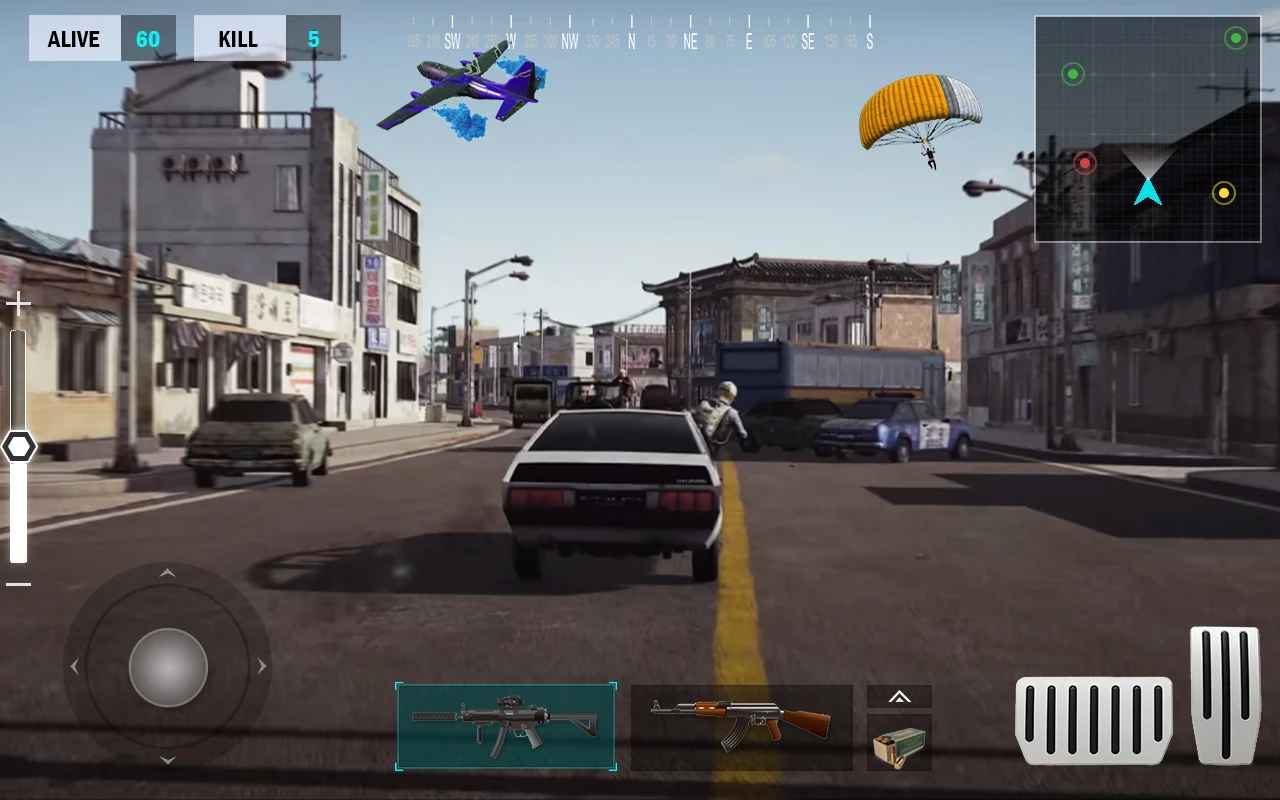Select the MP5 submachine gun slot
The image size is (1280, 800).
coord(505,726)
